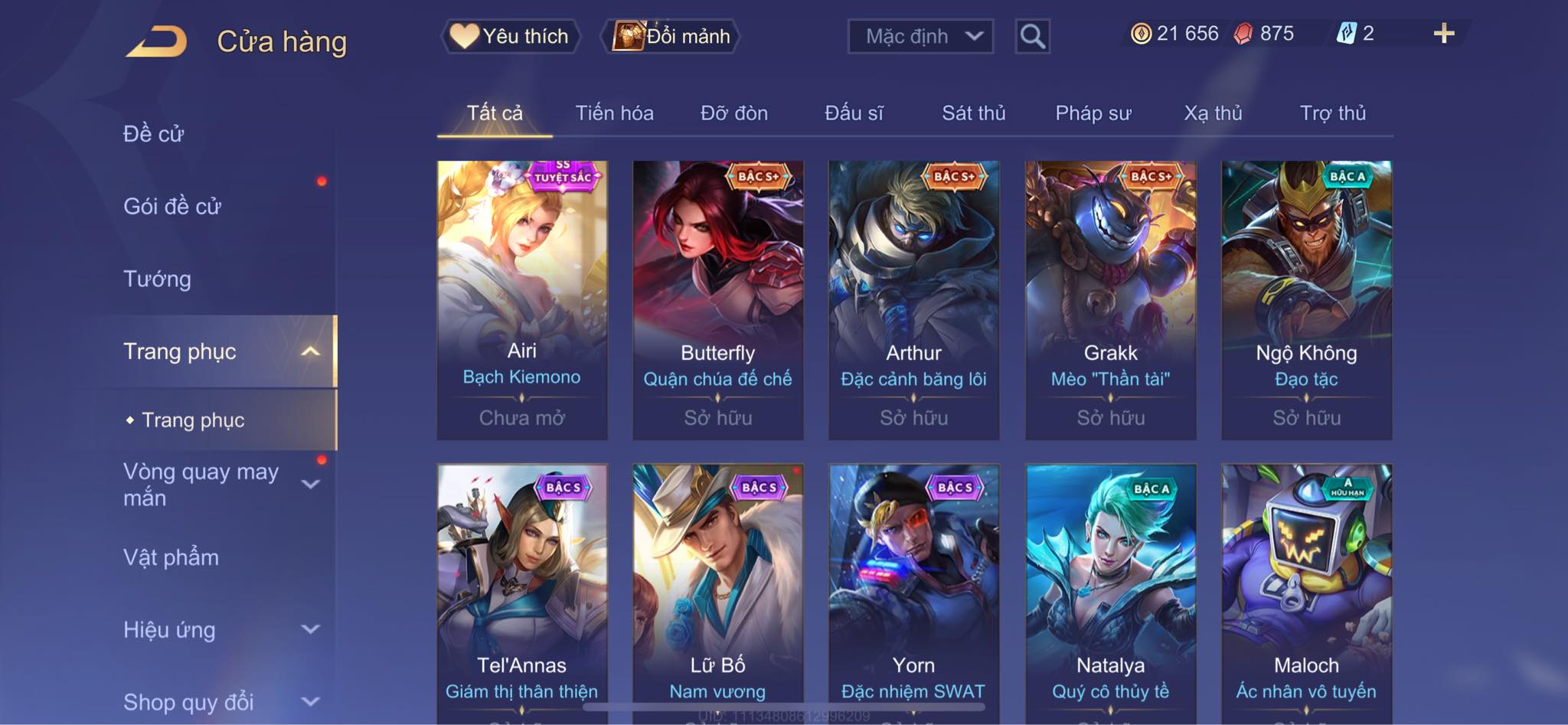1568x725 pixels.
Task: View the Butterfly Quận chúa đế chế skin
Action: click(x=718, y=299)
